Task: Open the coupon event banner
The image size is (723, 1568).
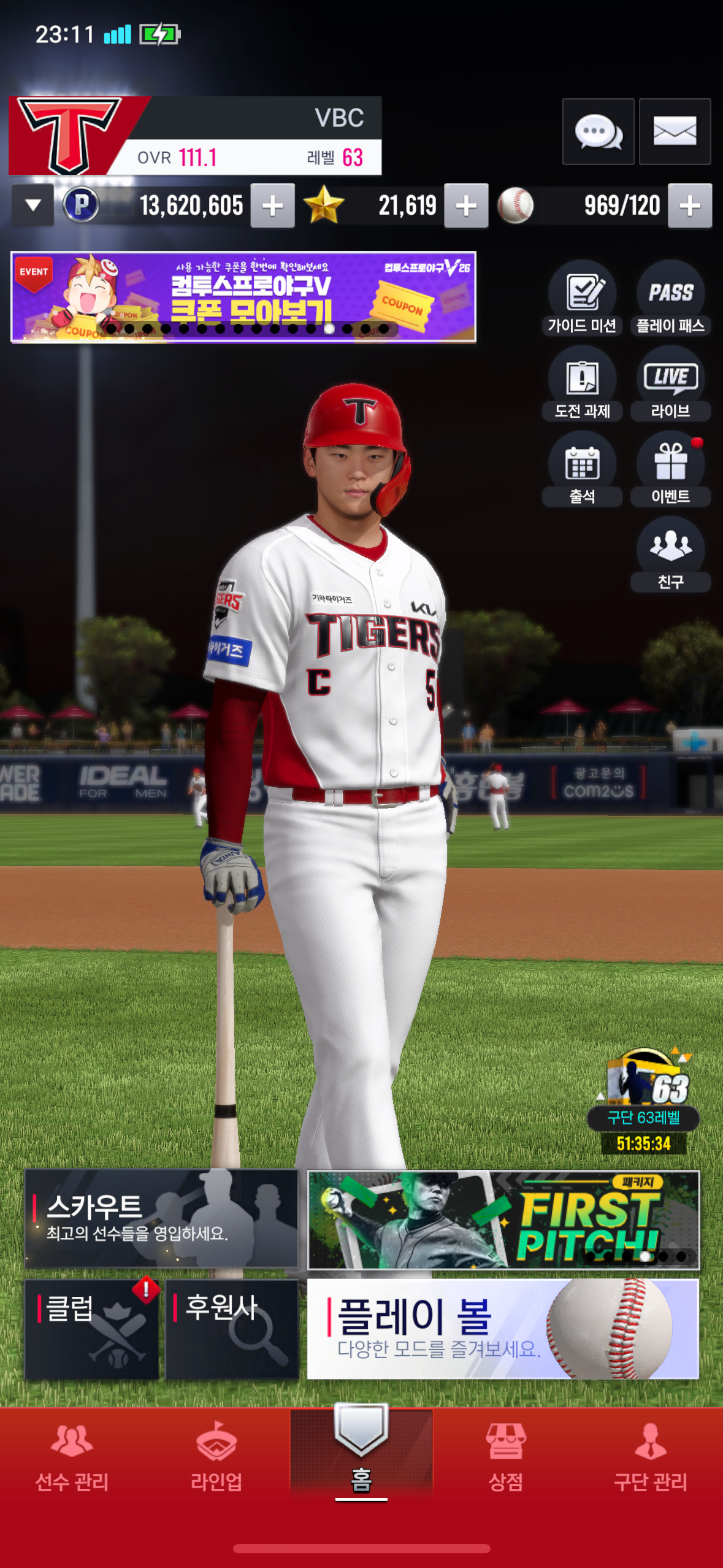Action: pyautogui.click(x=243, y=296)
